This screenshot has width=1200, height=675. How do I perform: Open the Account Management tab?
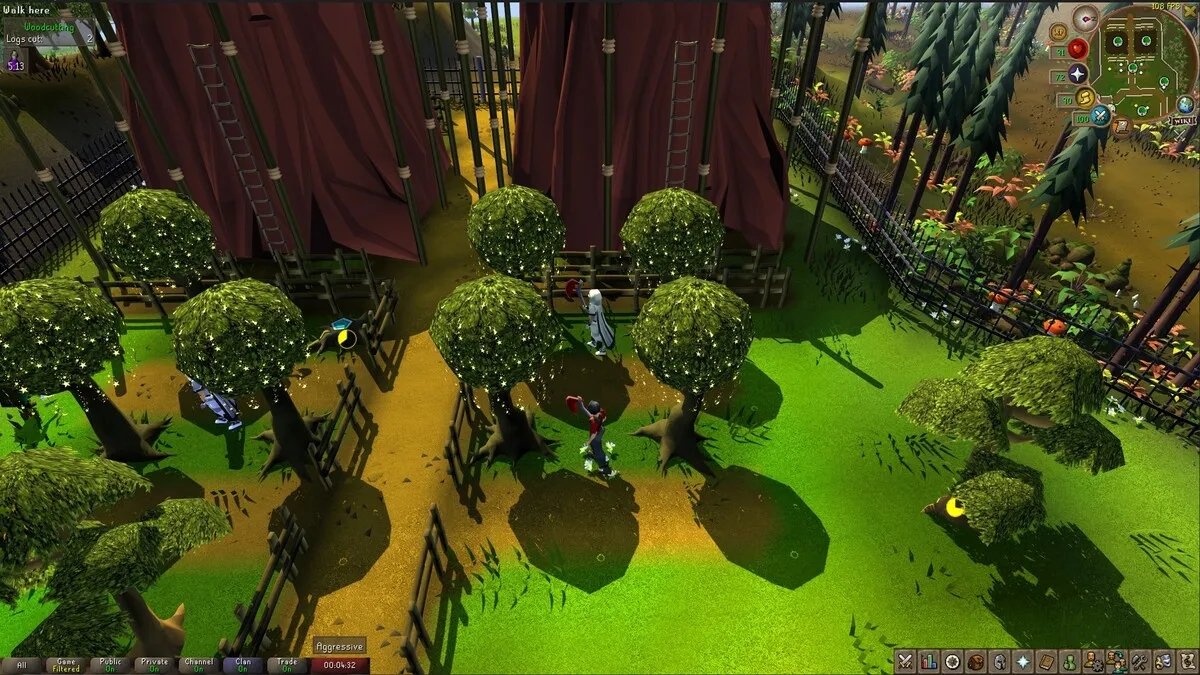coord(1093,661)
